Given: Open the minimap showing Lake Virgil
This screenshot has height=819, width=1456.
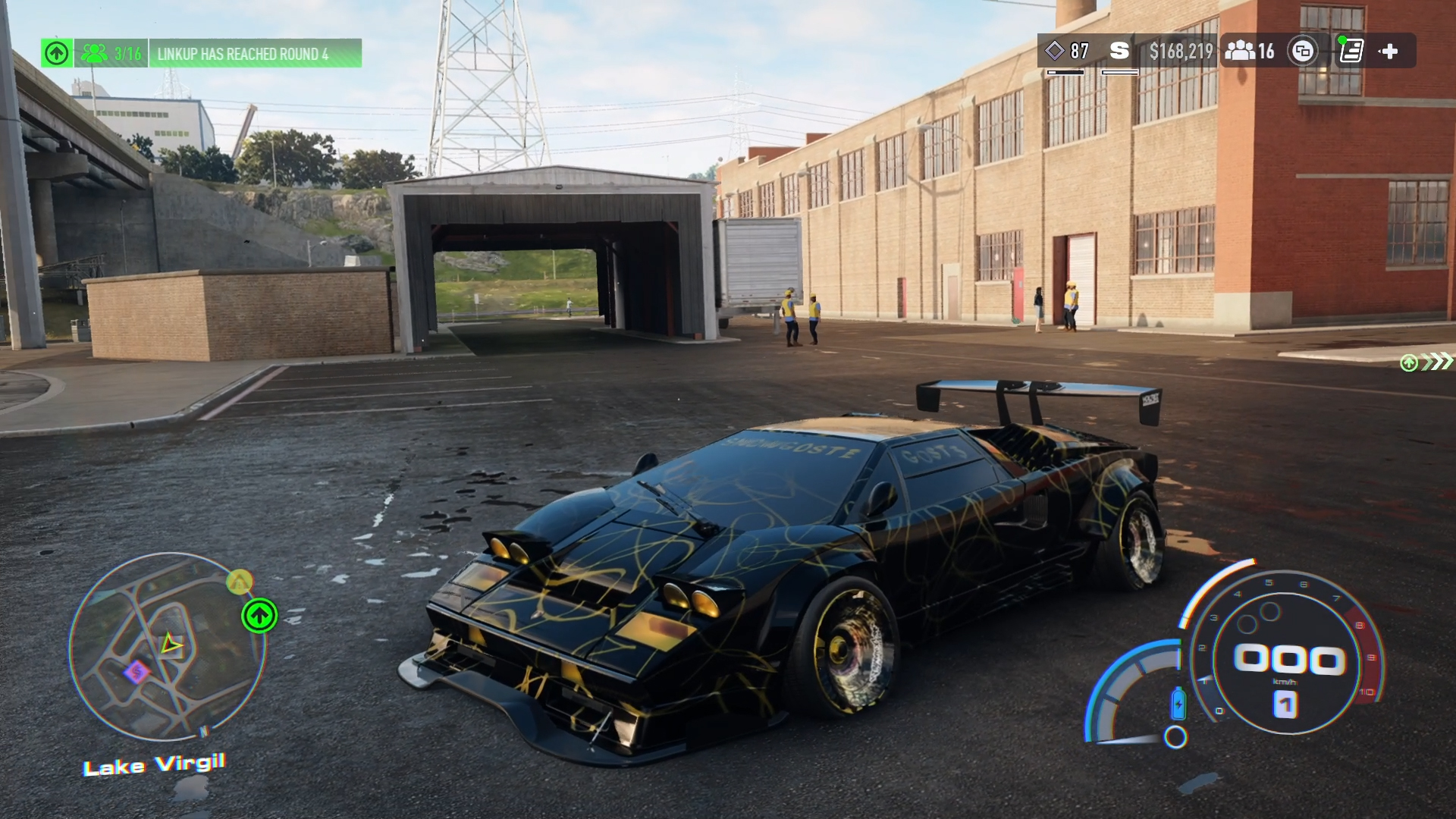Looking at the screenshot, I should coord(168,647).
